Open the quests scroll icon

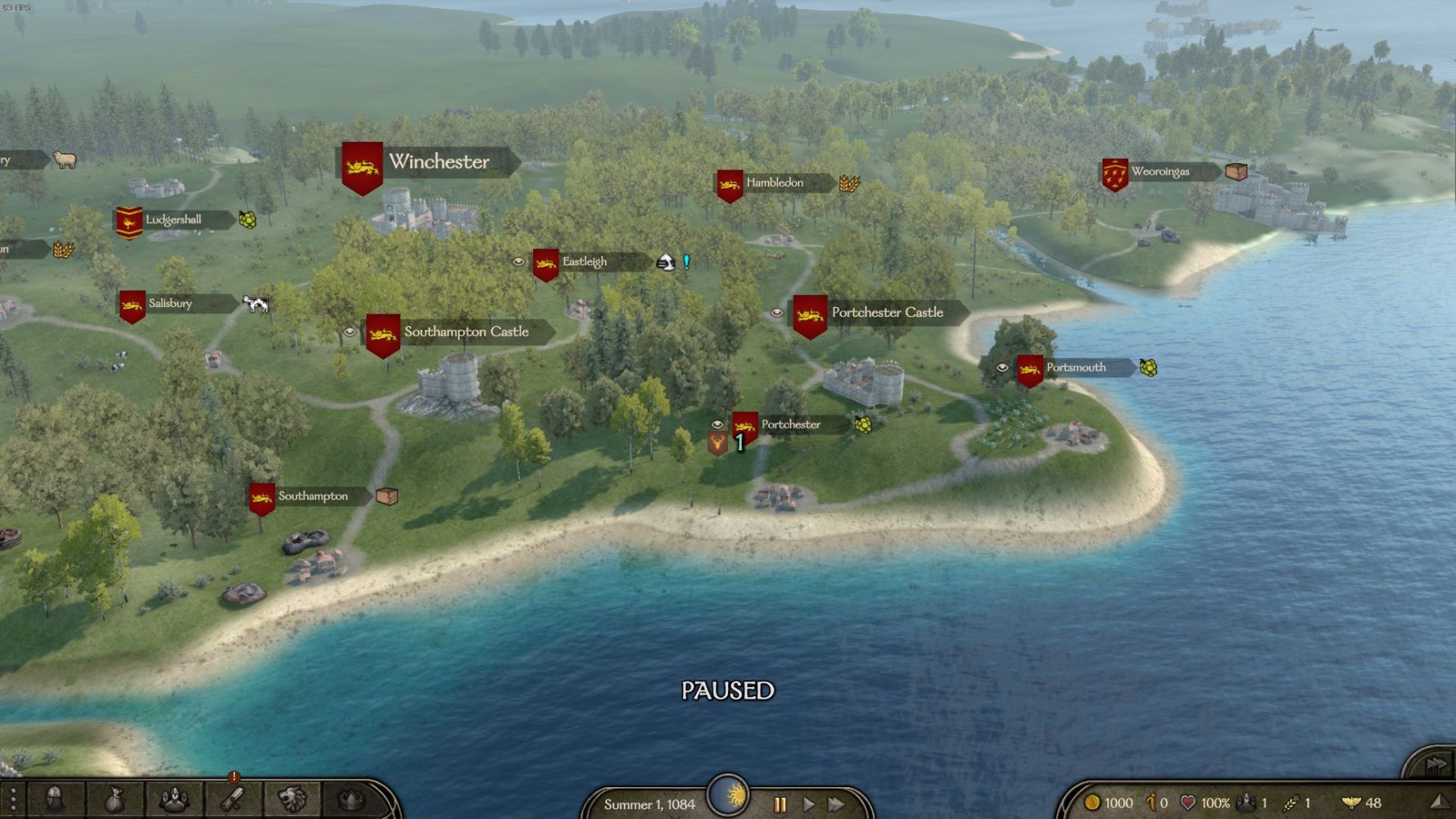coord(233,799)
